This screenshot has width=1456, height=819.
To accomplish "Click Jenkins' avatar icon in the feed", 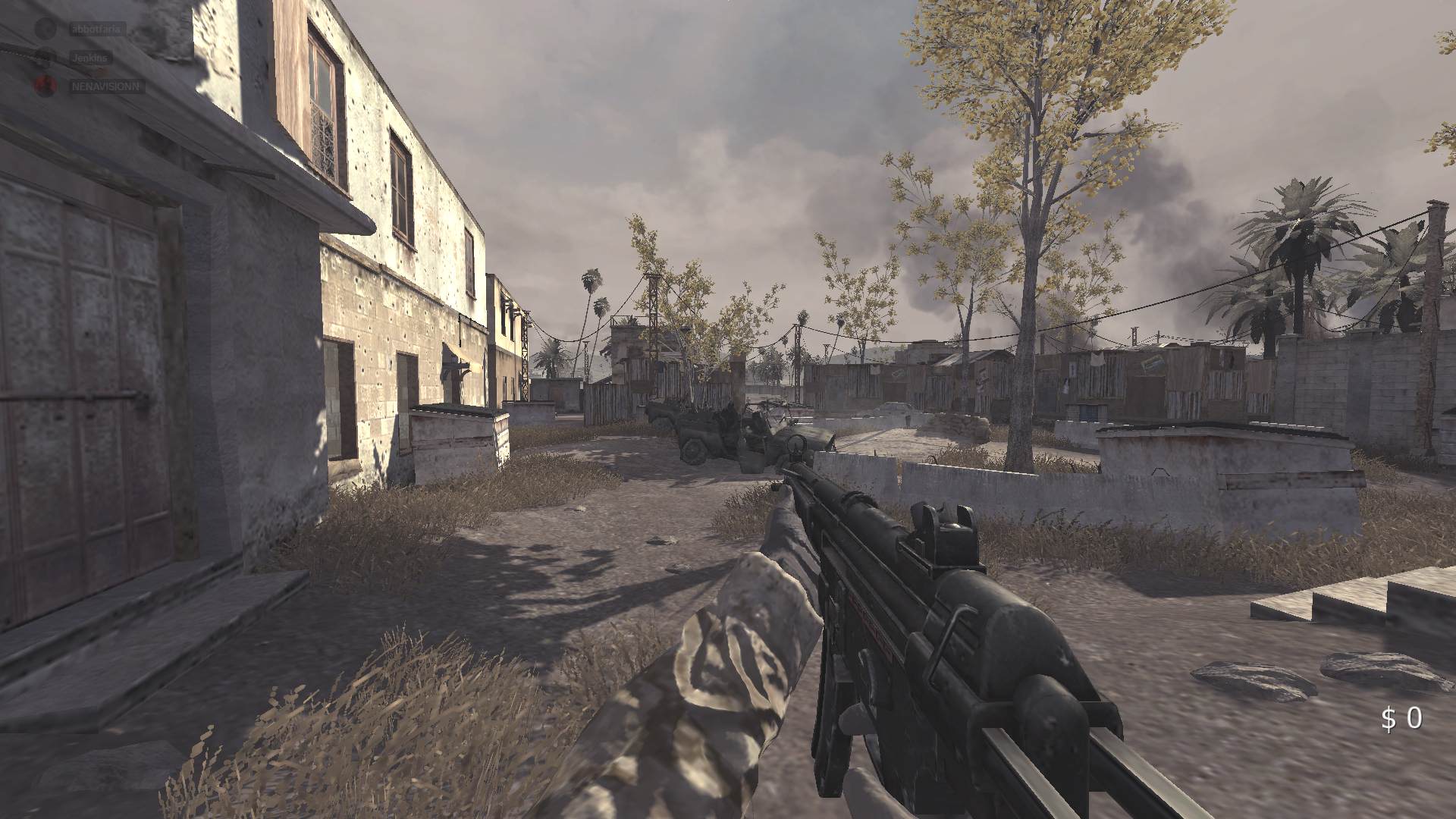I will (45, 55).
